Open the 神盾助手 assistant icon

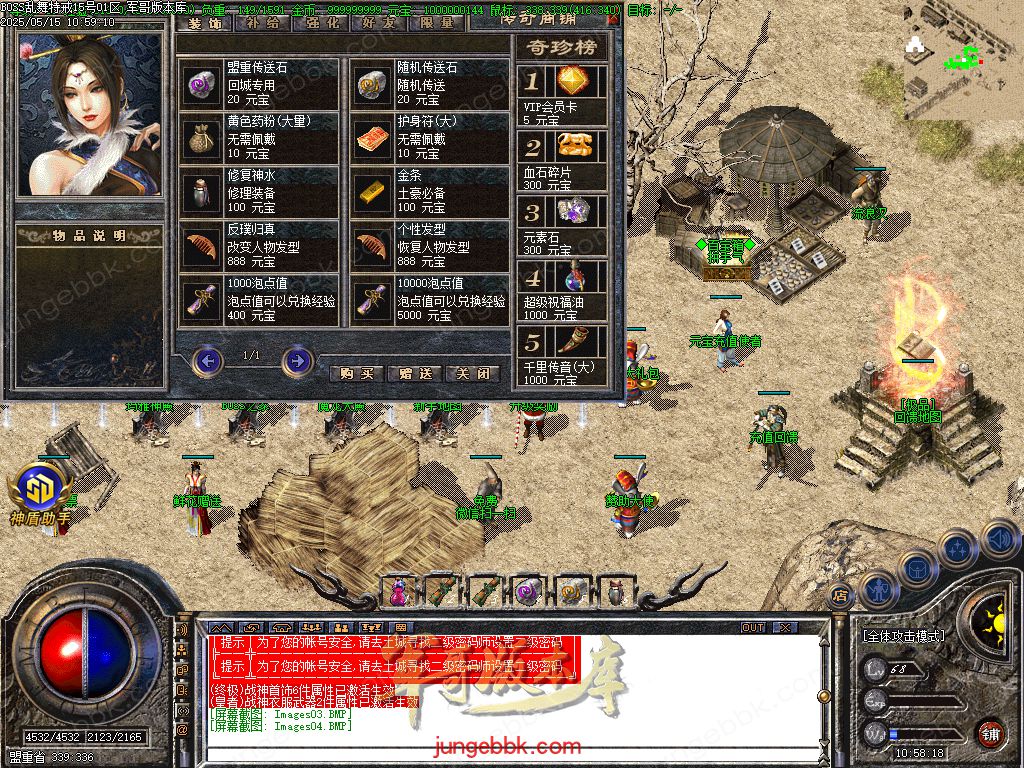click(40, 490)
